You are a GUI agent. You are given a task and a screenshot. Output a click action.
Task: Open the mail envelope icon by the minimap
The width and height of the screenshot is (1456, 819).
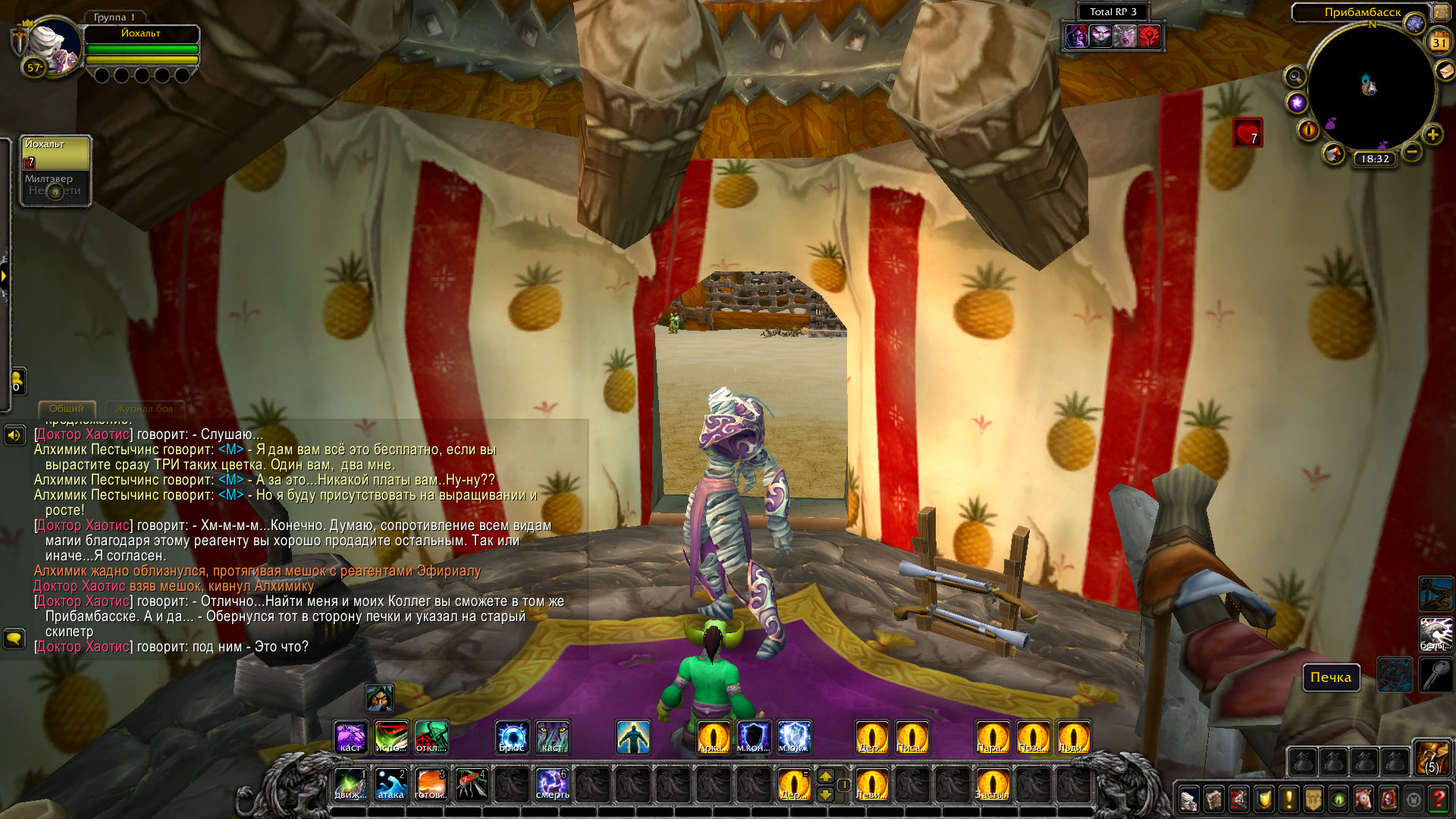(1445, 71)
